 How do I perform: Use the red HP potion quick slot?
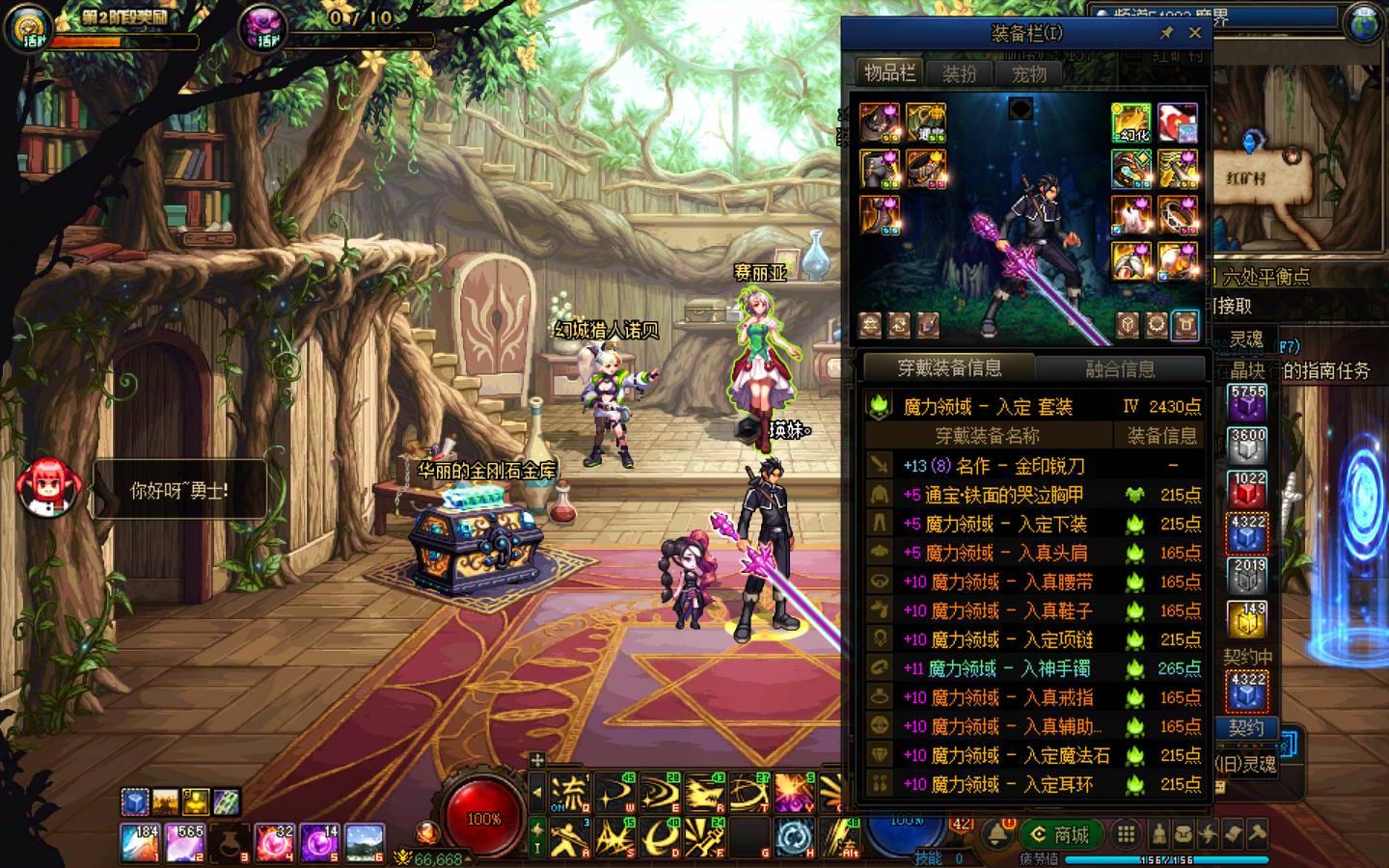click(x=276, y=843)
